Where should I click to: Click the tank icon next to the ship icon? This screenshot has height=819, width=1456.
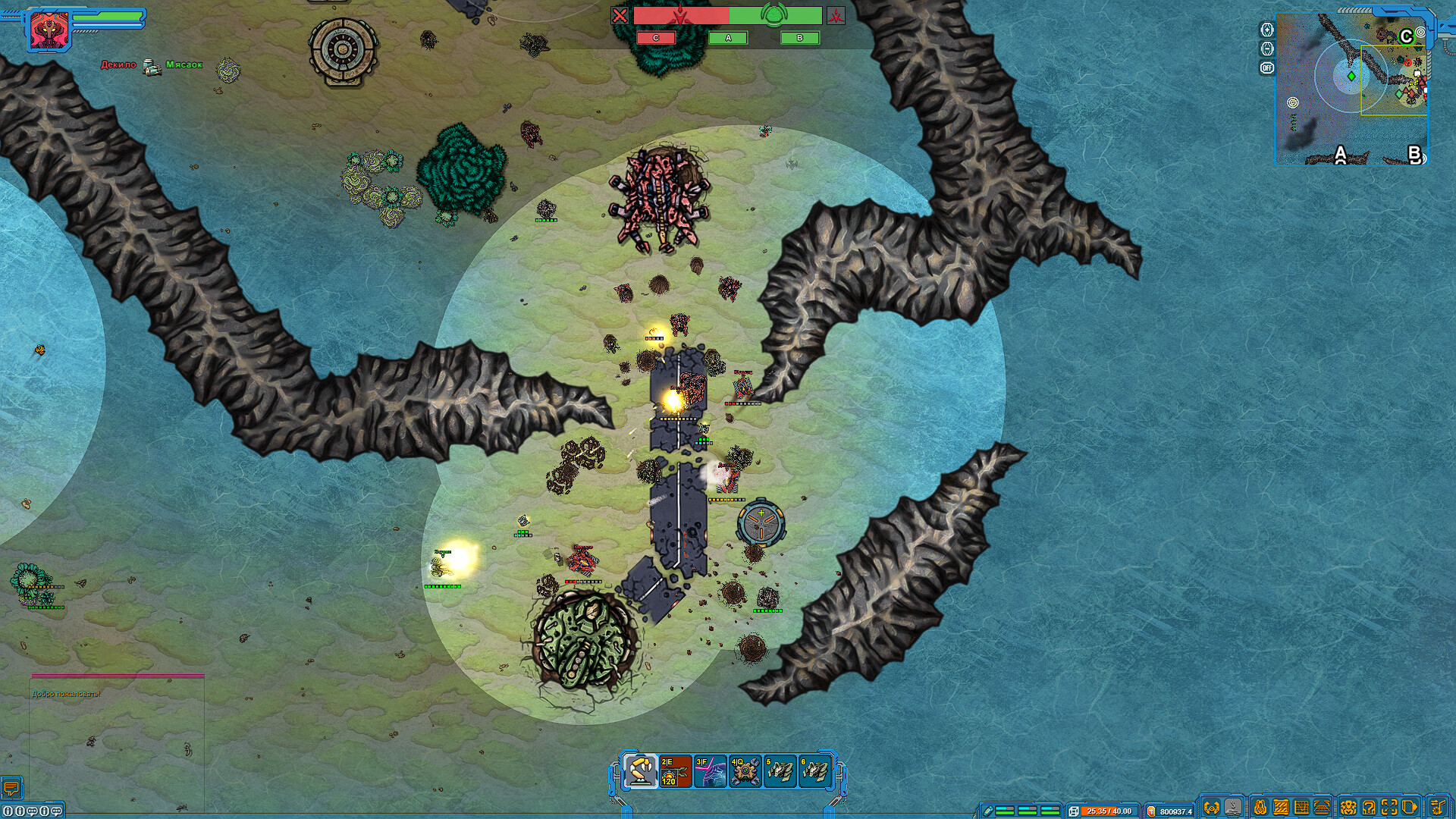tap(1232, 807)
